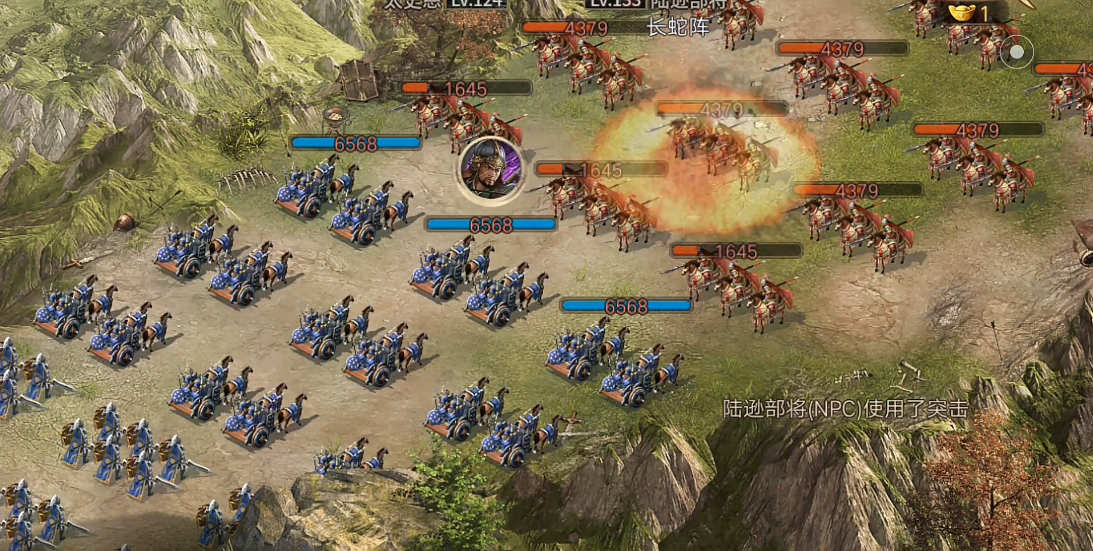Tap the helmeted general's round portrait

tap(490, 167)
